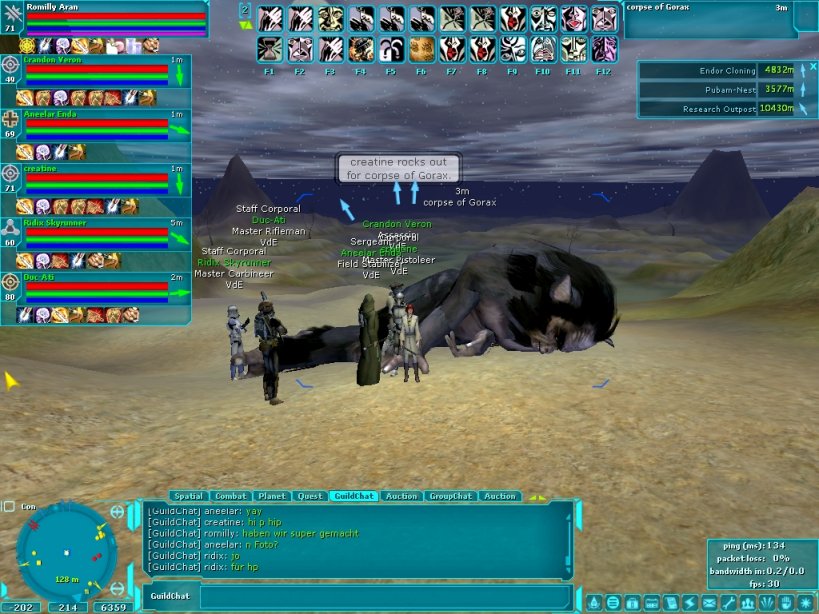
Task: Open the mail envelope menu button
Action: coord(708,603)
